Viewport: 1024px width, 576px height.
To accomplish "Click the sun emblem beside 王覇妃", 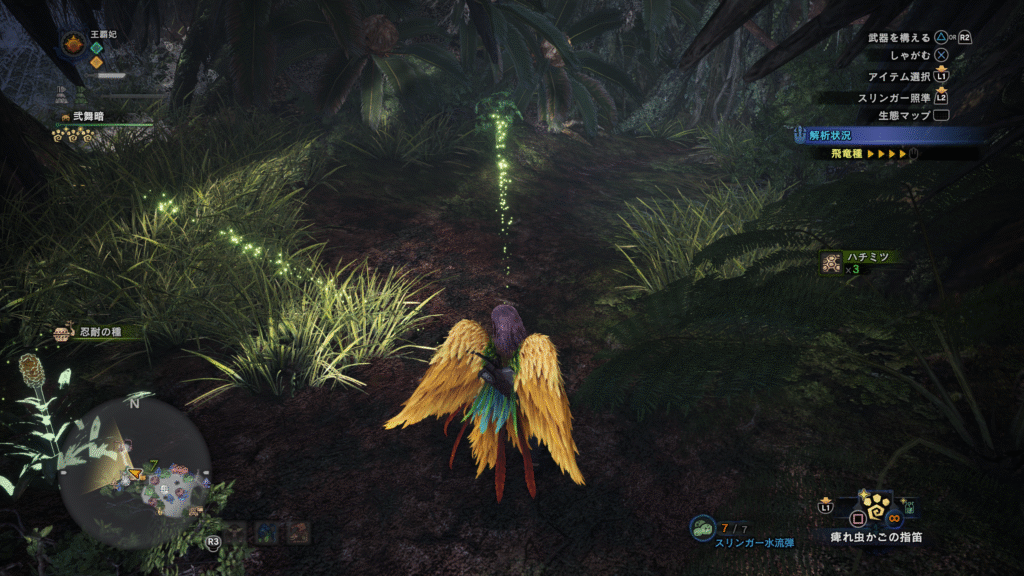I will pyautogui.click(x=73, y=43).
